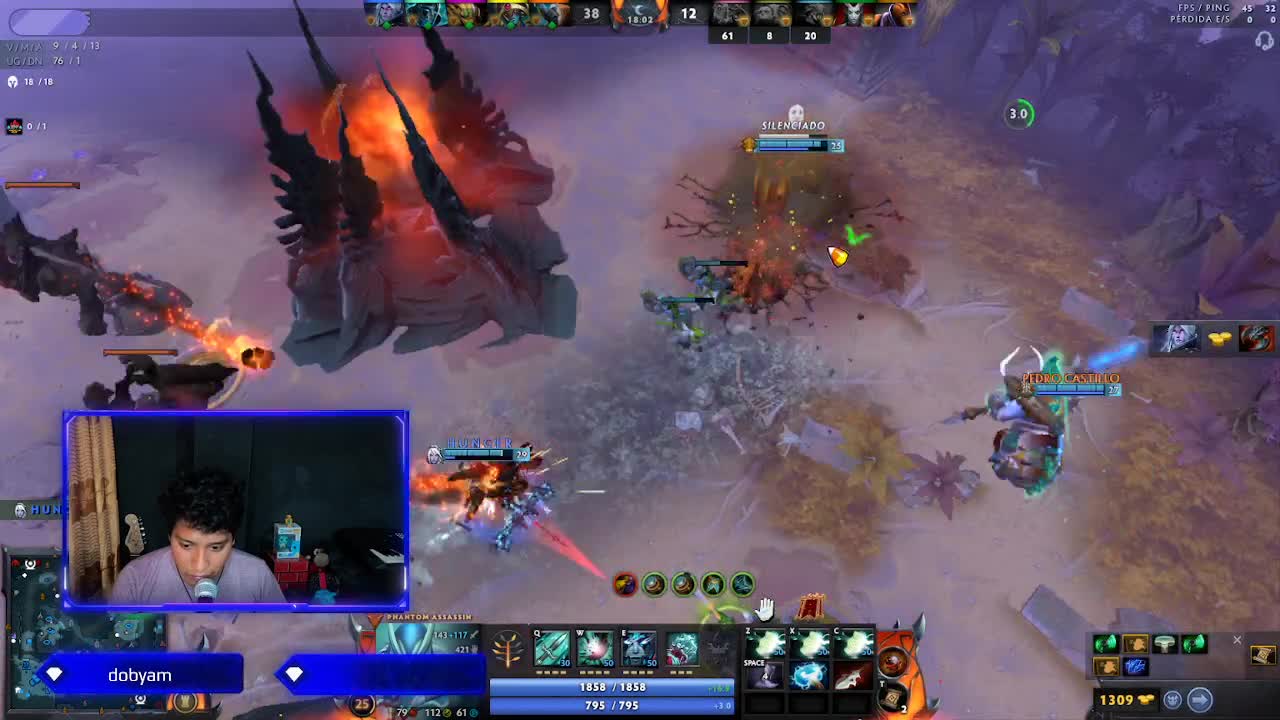Select the red blade item slot

tap(852, 675)
